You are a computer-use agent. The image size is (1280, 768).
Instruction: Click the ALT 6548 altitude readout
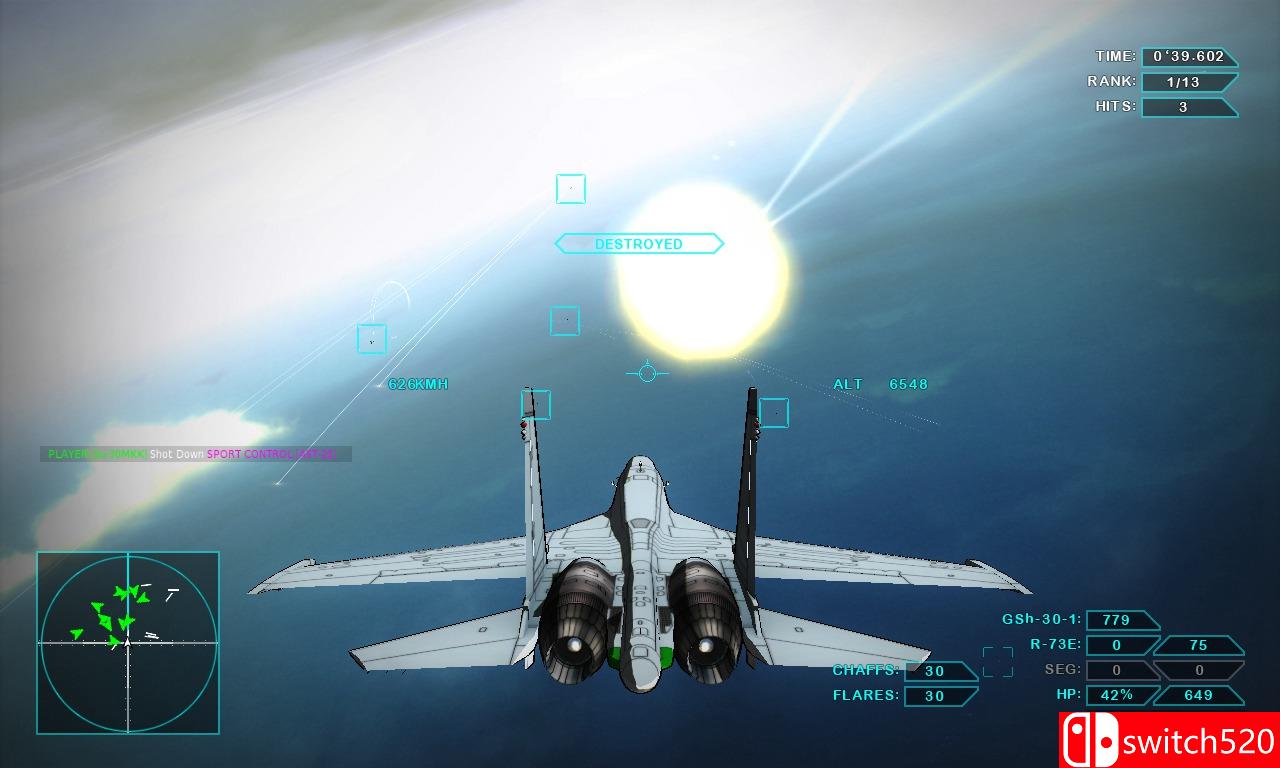880,383
